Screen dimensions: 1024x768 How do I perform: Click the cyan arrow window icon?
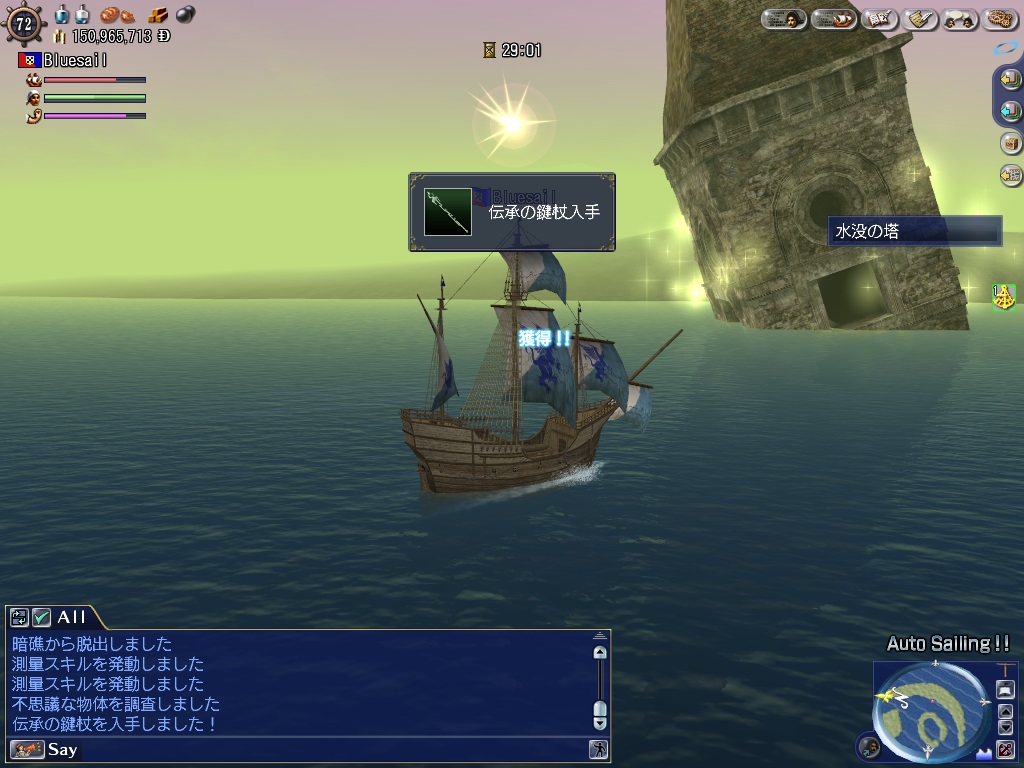[x=1010, y=111]
